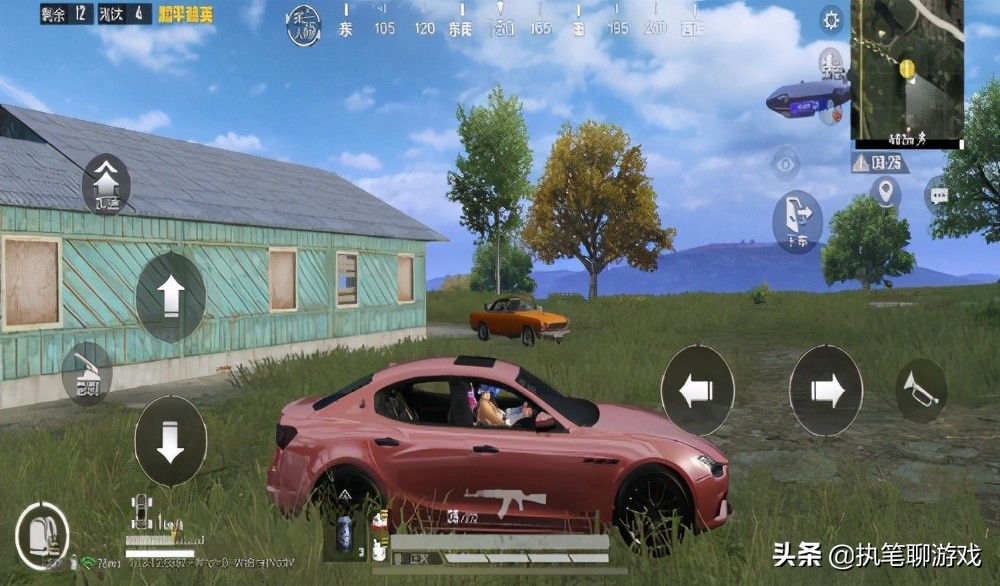
Task: Place a map location marker
Action: pos(885,191)
